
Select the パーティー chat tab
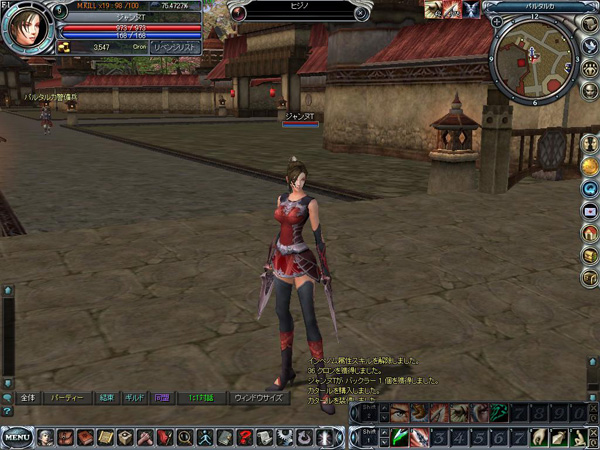click(x=67, y=397)
